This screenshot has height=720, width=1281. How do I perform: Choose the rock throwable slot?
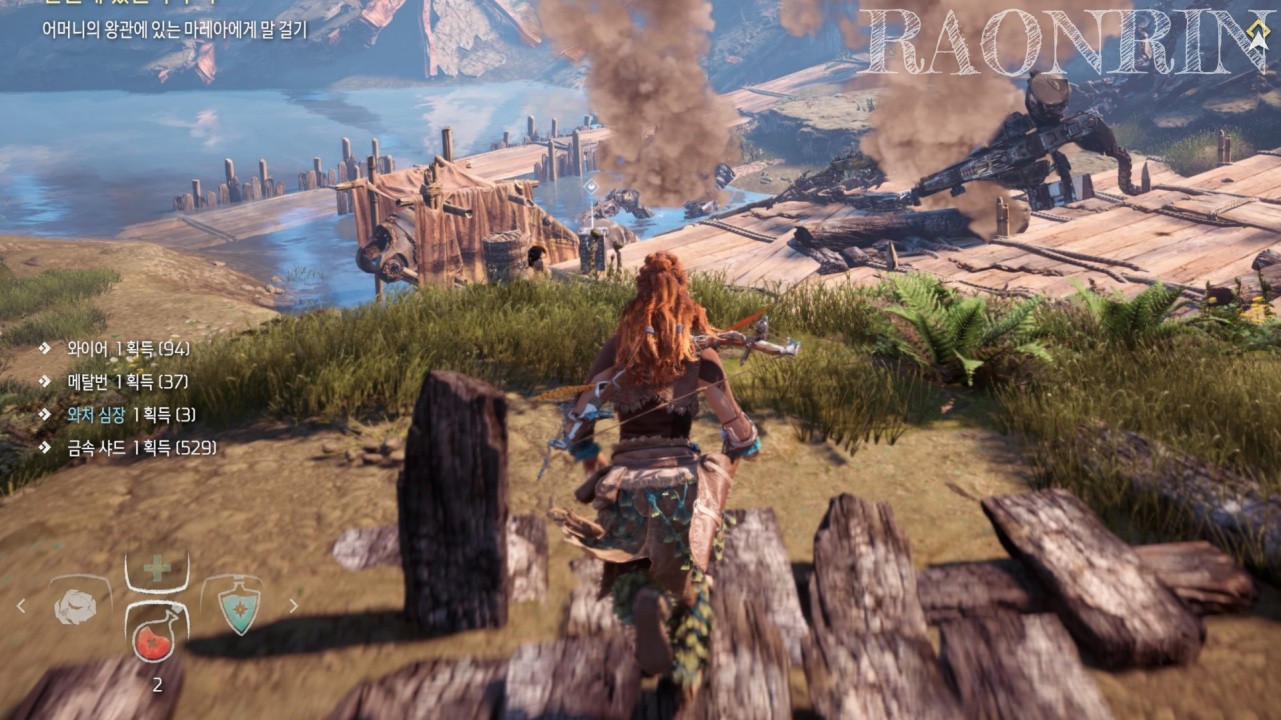[74, 604]
